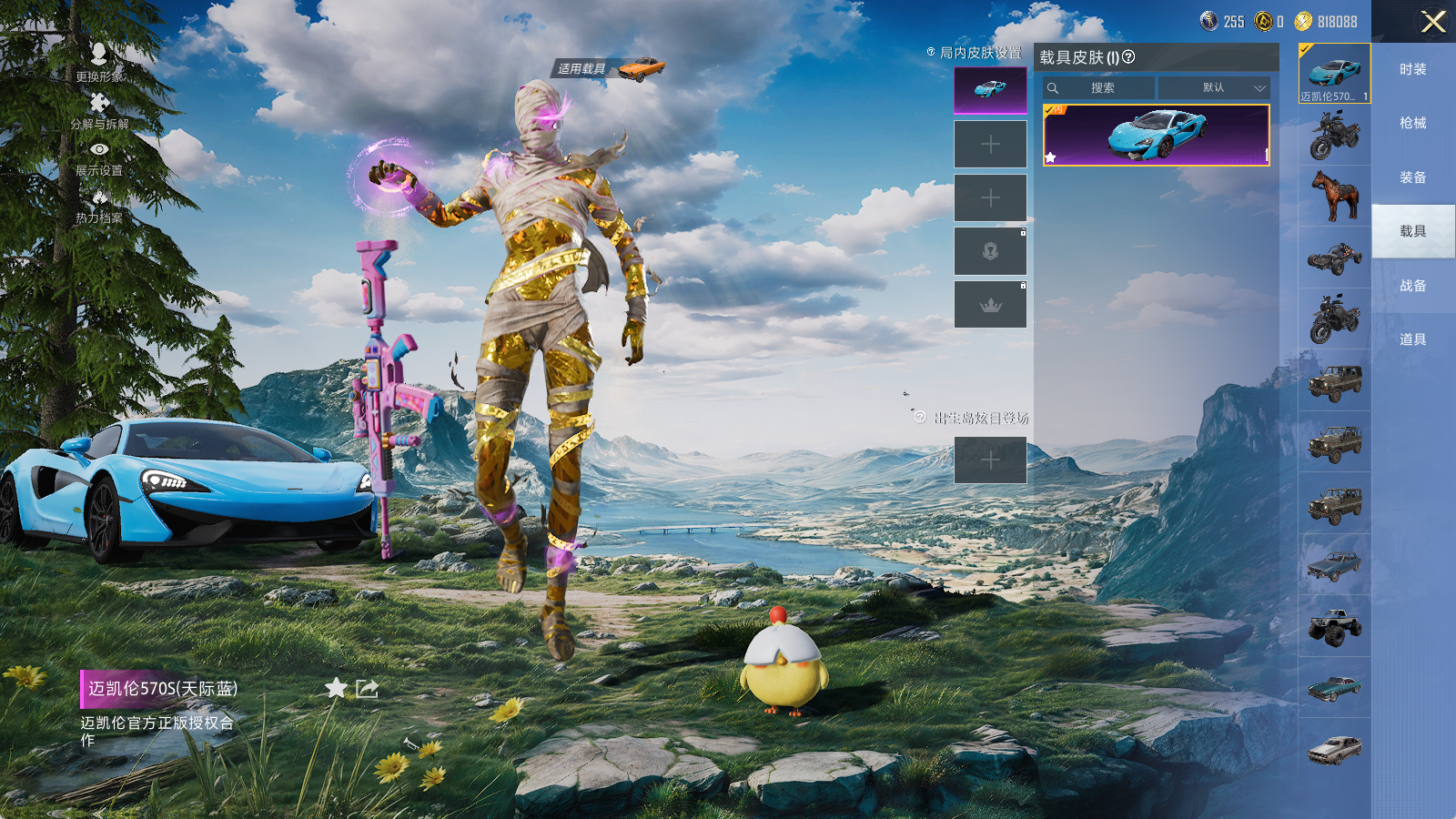This screenshot has height=819, width=1456.
Task: Pick the horse in the vehicle list
Action: click(1334, 196)
